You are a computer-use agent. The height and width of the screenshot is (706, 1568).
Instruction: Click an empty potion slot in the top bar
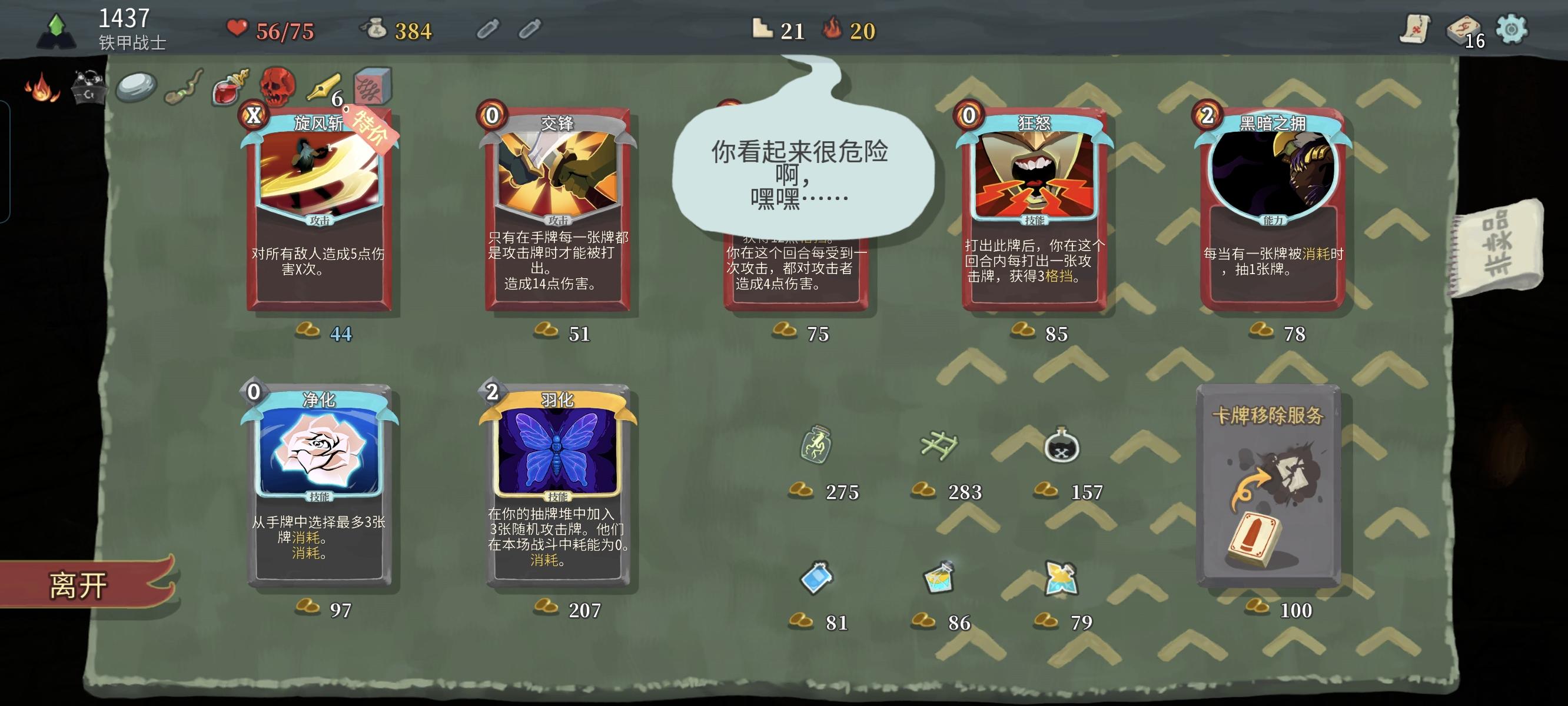487,29
